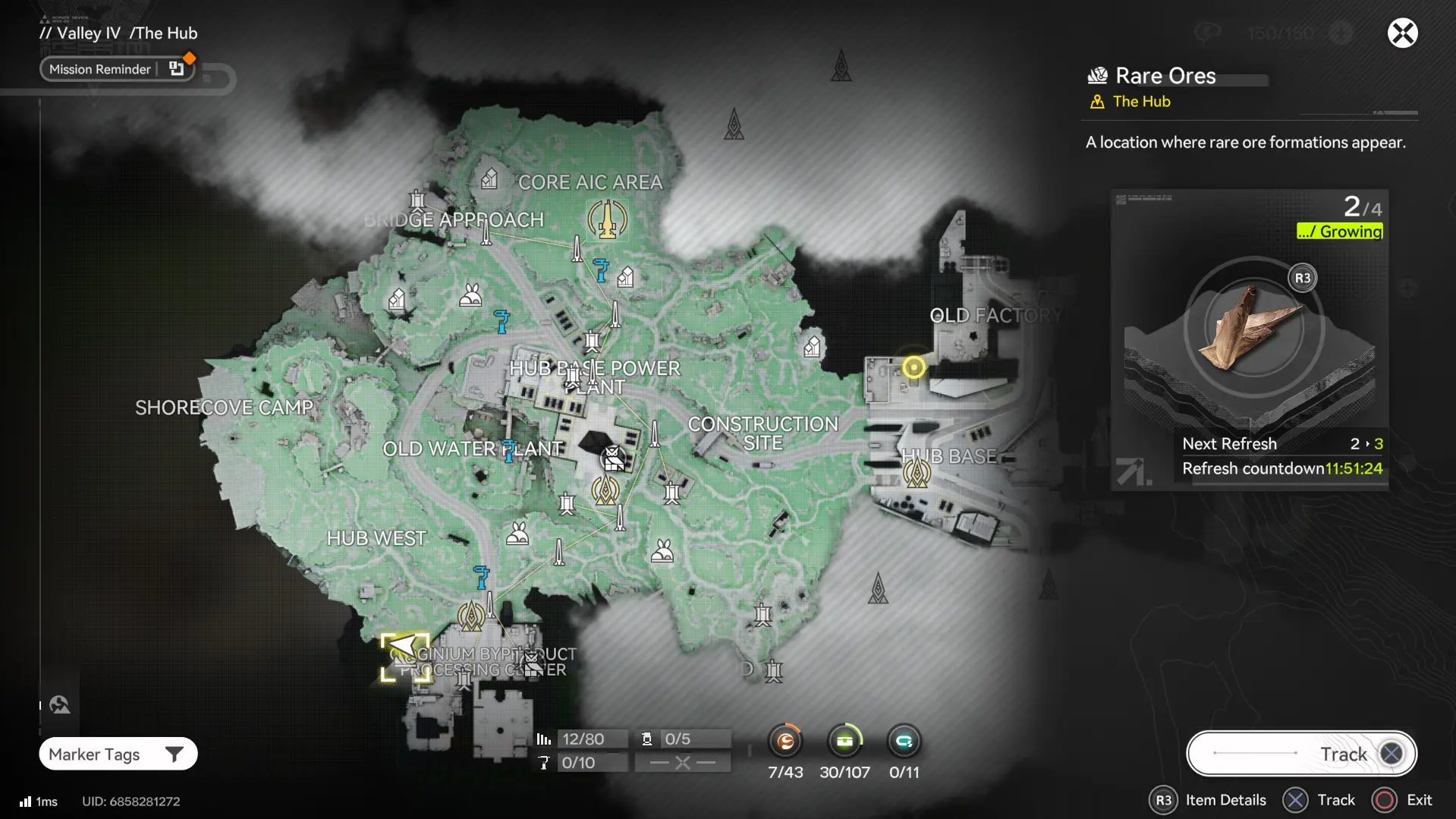This screenshot has width=1456, height=819.
Task: Select the yellow Rare Ores map marker
Action: (x=914, y=367)
